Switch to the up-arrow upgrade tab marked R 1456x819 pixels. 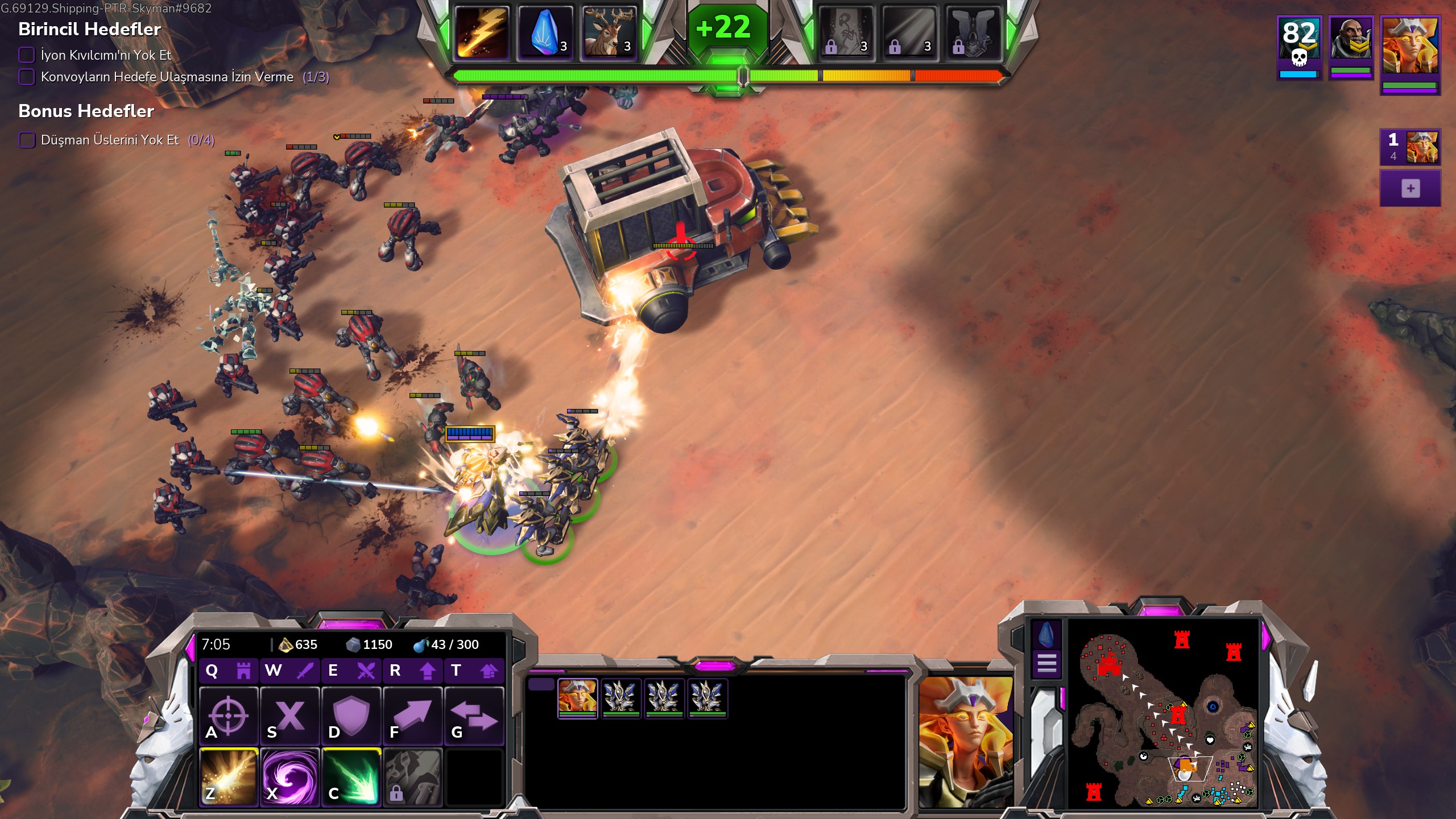(413, 671)
